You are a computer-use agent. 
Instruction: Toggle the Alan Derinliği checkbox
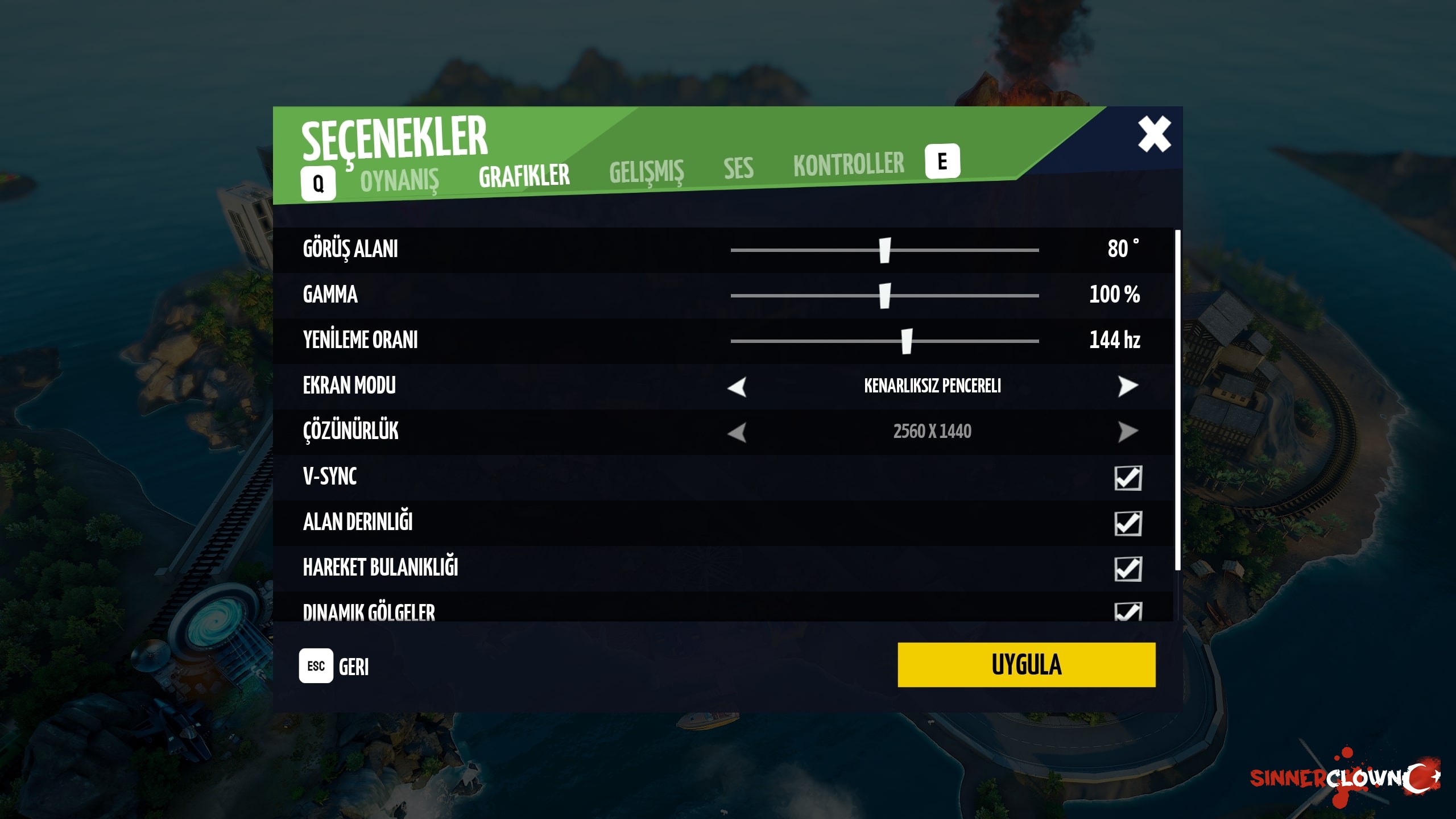(1128, 523)
